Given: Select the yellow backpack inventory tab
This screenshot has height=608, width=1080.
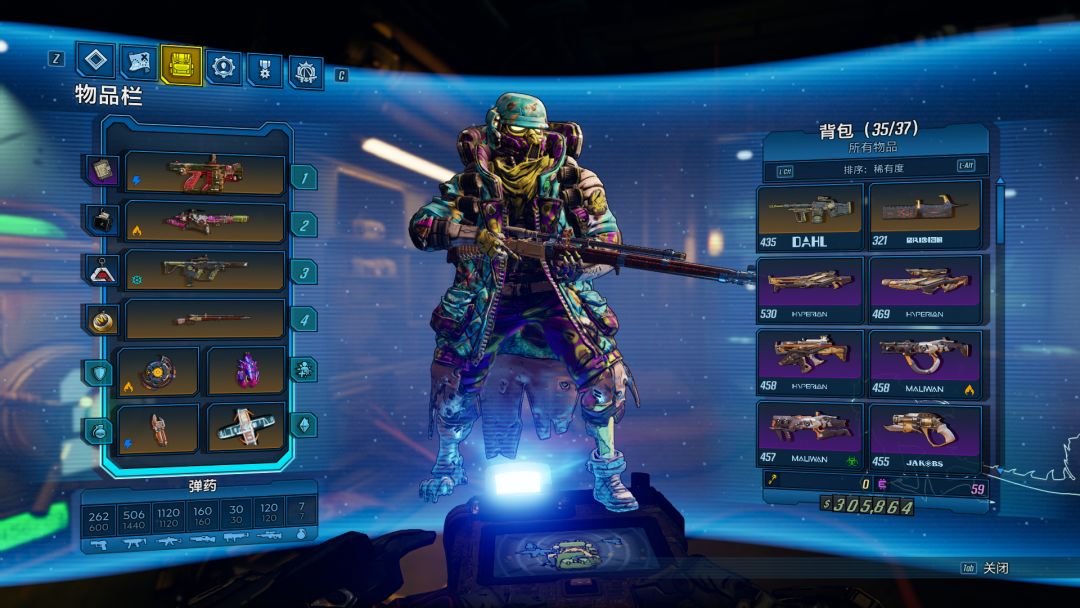Looking at the screenshot, I should pyautogui.click(x=181, y=65).
